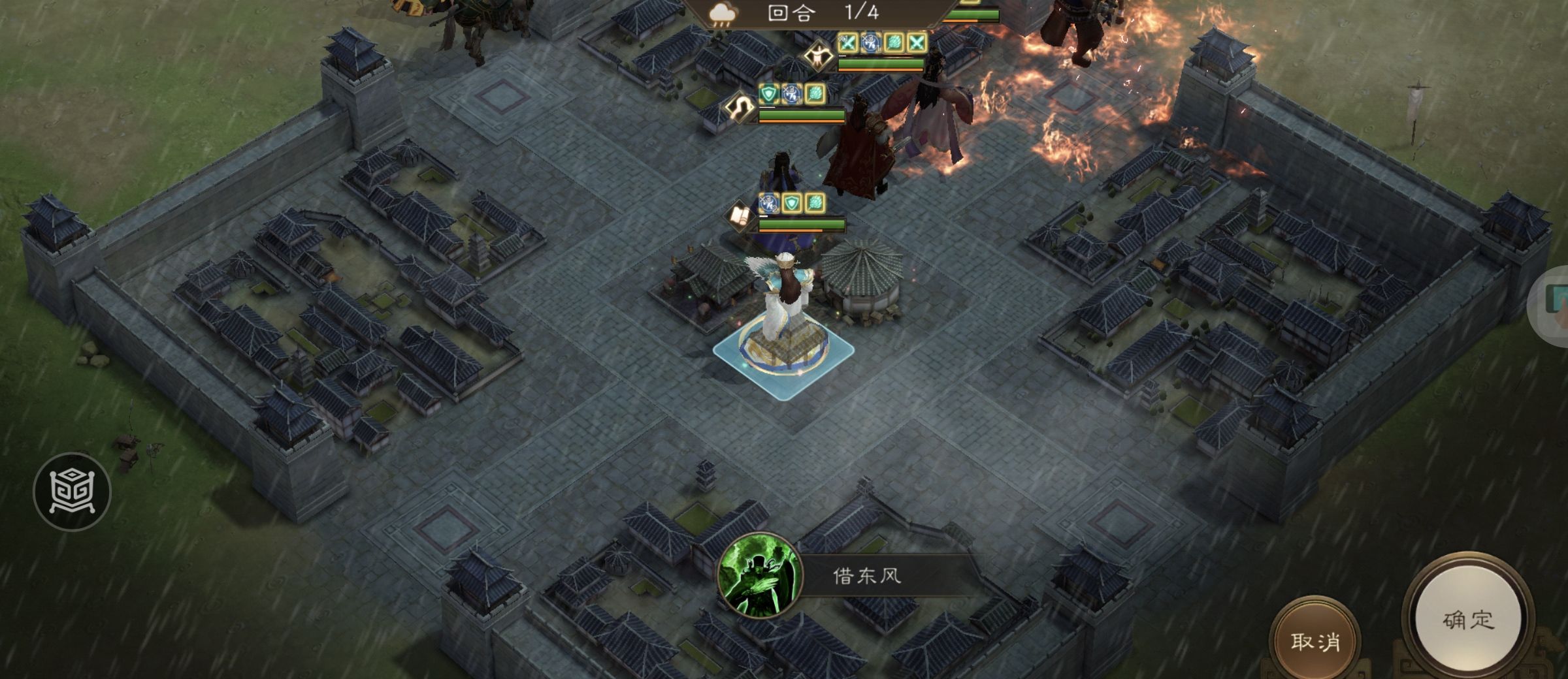Image resolution: width=1568 pixels, height=679 pixels.
Task: Open the green tab on the right screen edge
Action: pyautogui.click(x=1559, y=304)
